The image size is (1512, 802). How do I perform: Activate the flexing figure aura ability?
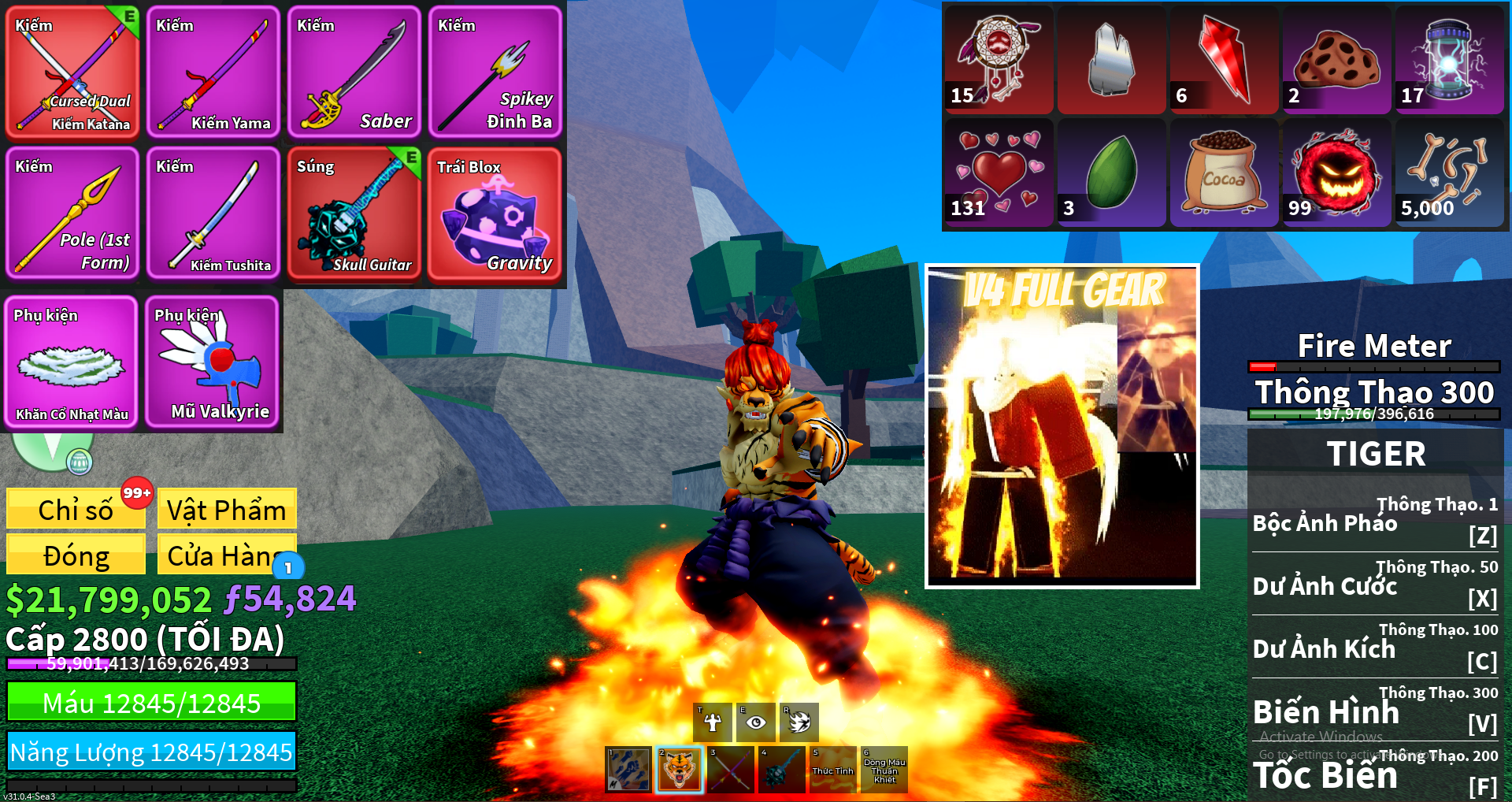coord(713,722)
